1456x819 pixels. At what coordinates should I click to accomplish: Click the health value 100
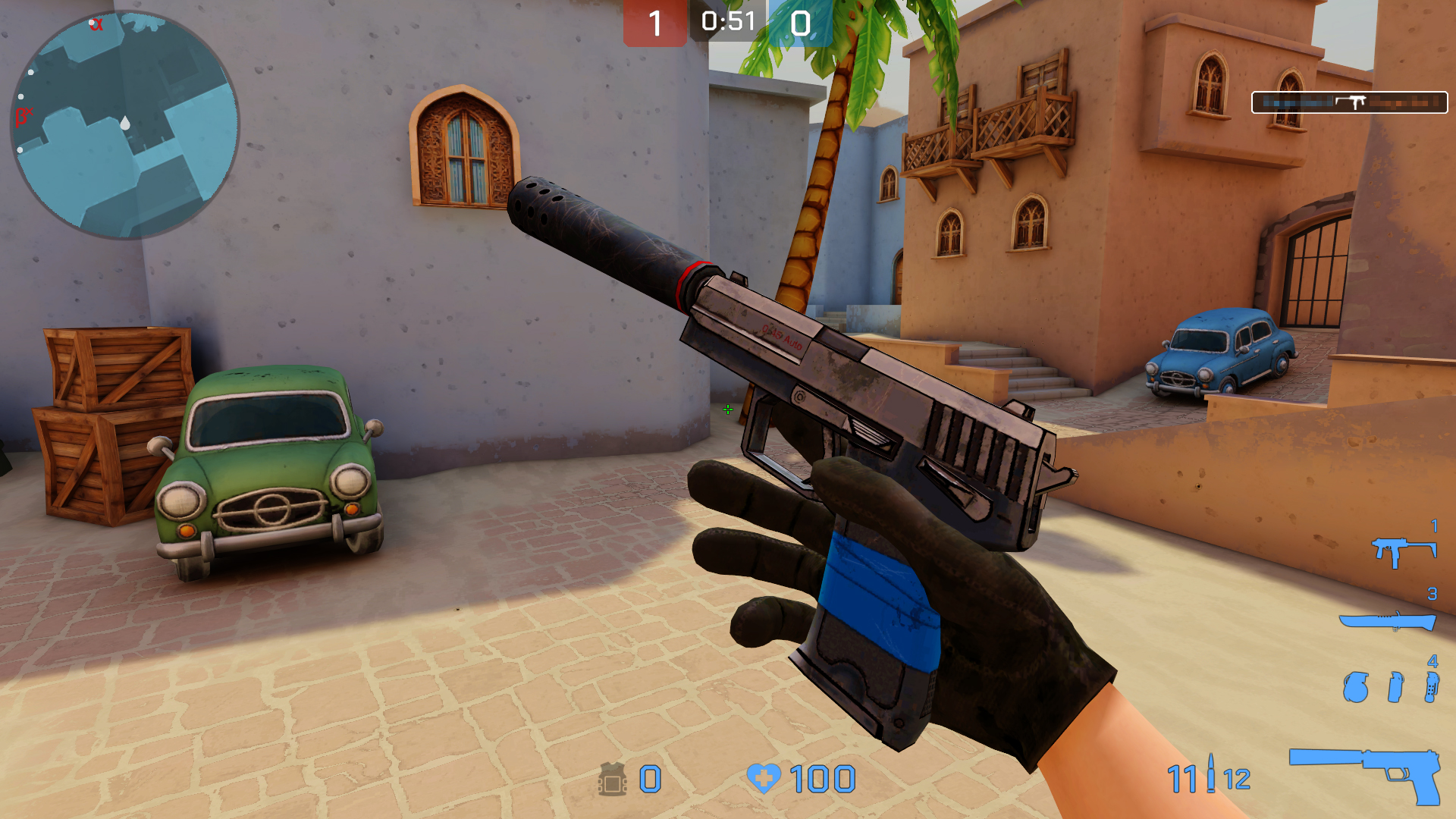[x=823, y=778]
